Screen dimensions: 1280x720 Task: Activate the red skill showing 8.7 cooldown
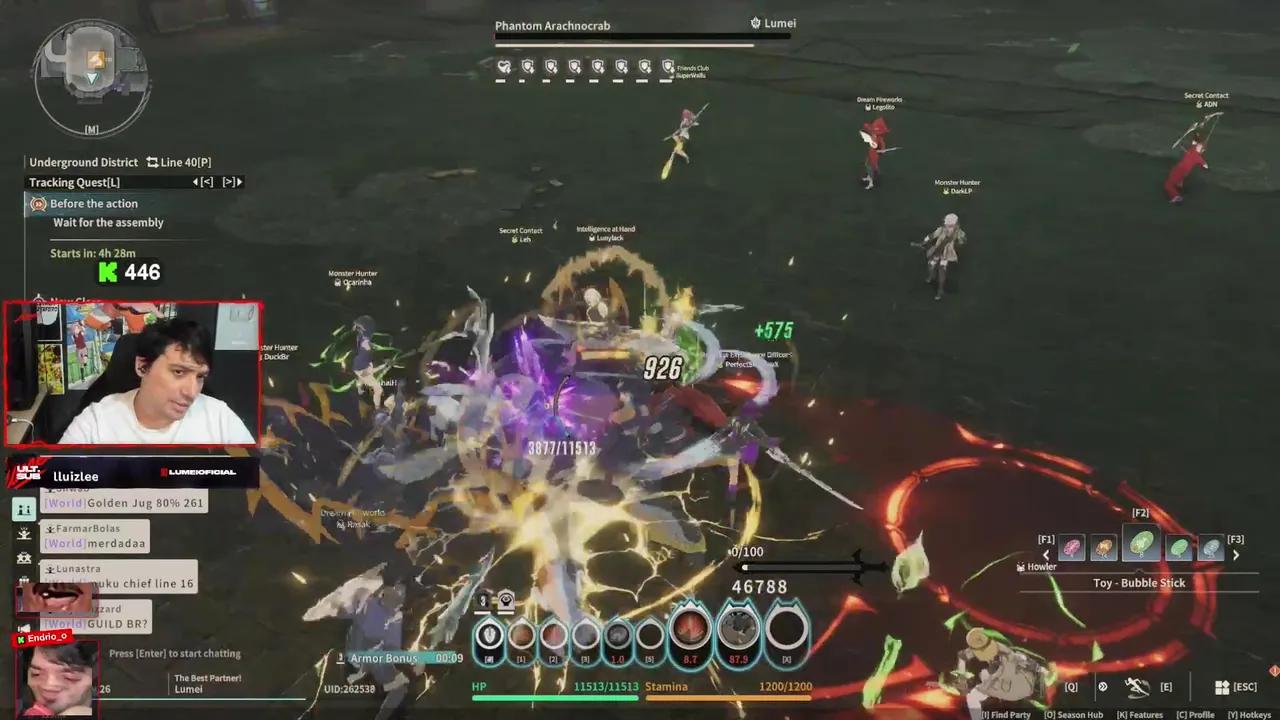pos(690,630)
